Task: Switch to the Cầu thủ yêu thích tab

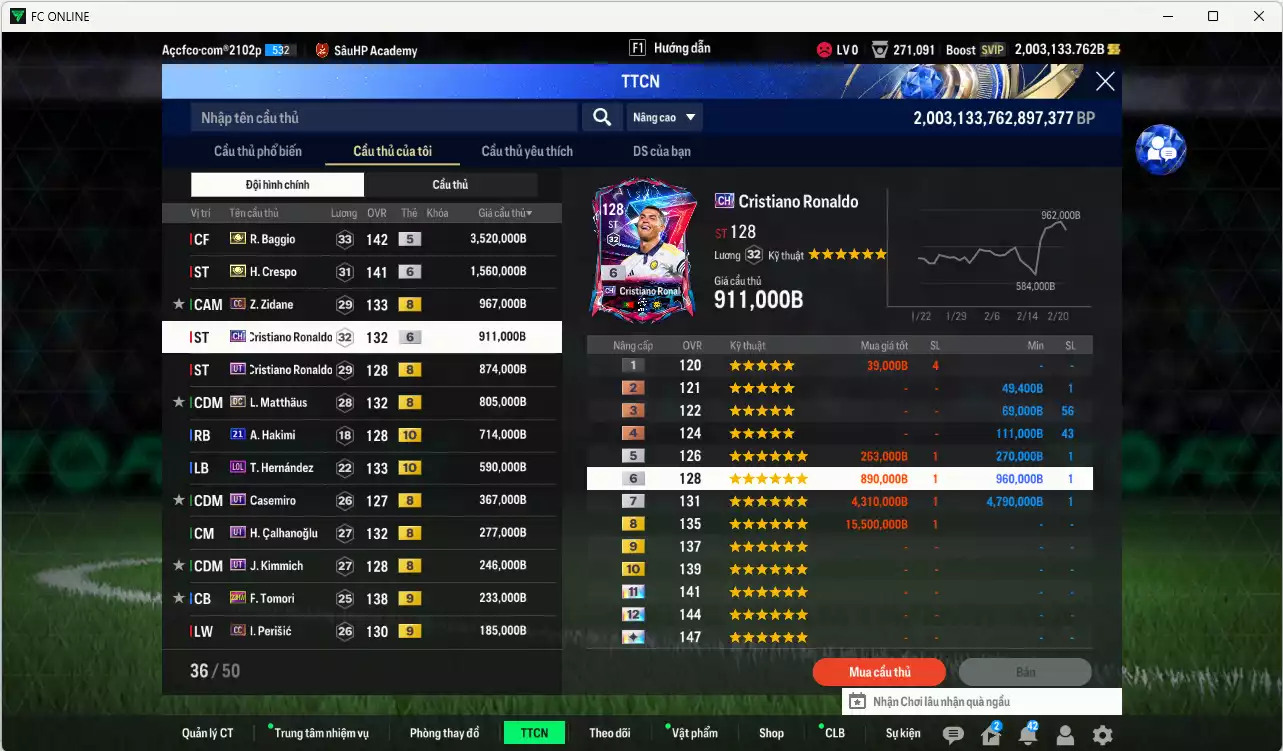Action: coord(527,151)
